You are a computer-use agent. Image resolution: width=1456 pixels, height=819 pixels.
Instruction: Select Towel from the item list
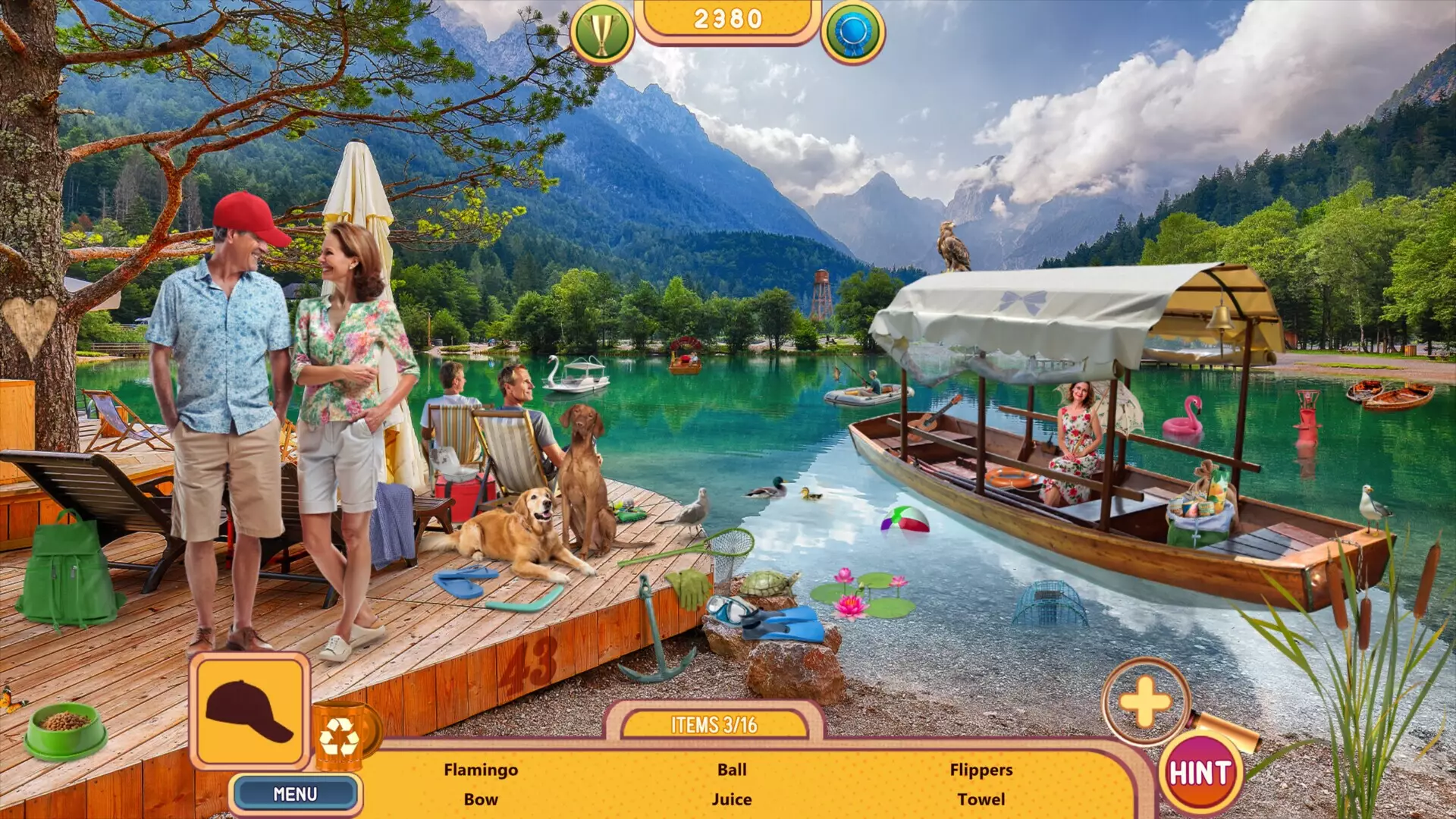tap(983, 799)
